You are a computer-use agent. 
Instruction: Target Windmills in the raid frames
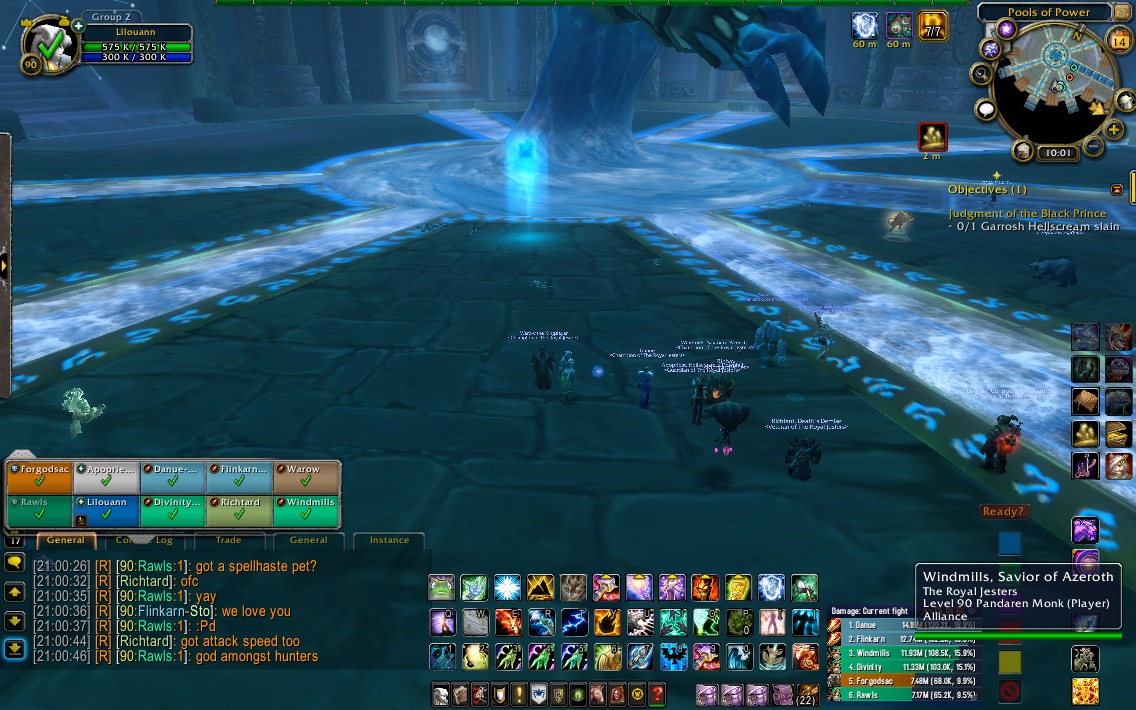[x=308, y=510]
